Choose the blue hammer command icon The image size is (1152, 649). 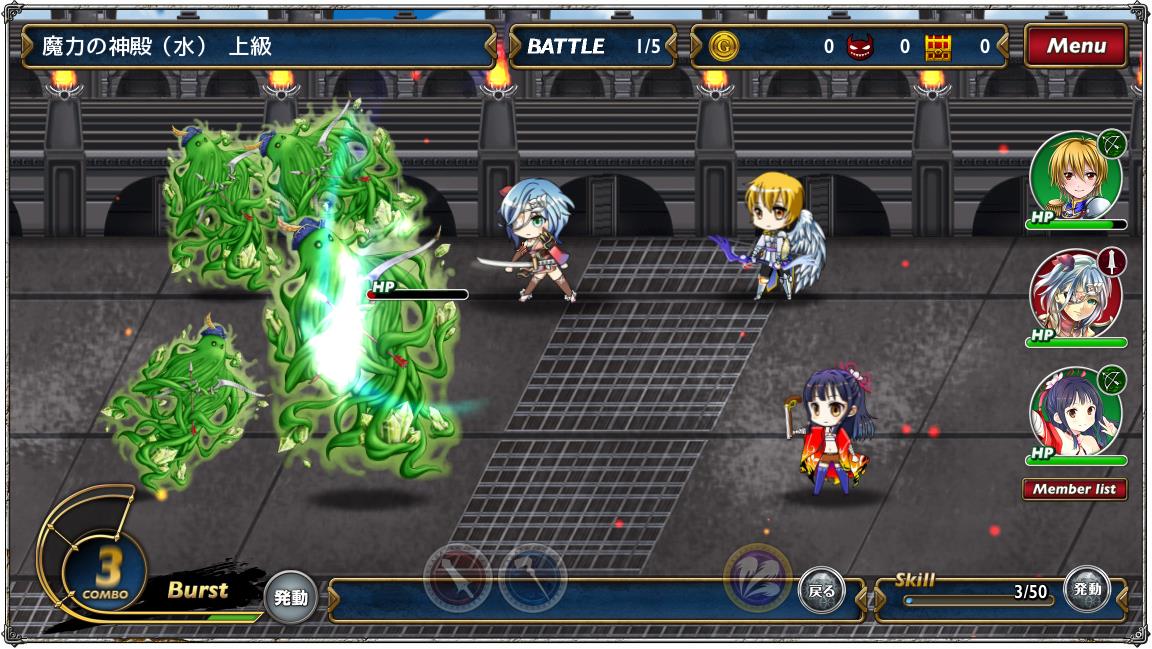tap(532, 578)
